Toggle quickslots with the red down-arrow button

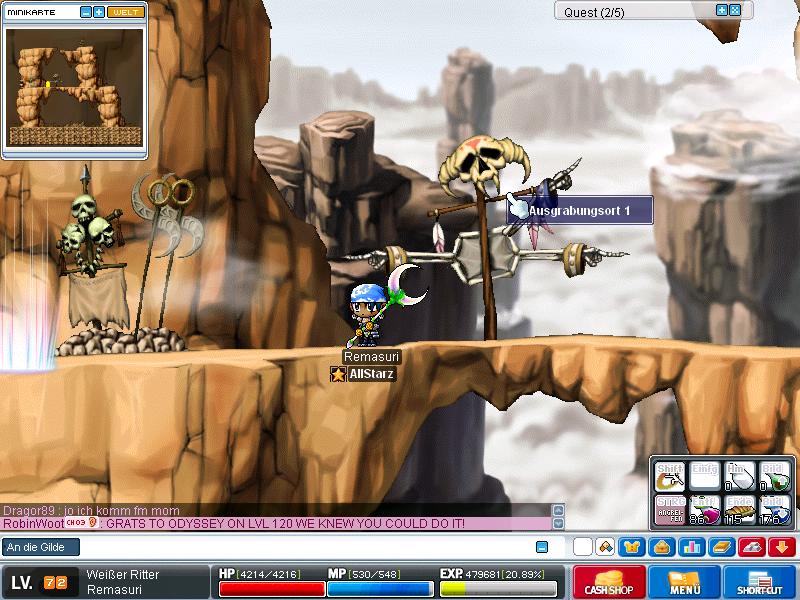(781, 546)
